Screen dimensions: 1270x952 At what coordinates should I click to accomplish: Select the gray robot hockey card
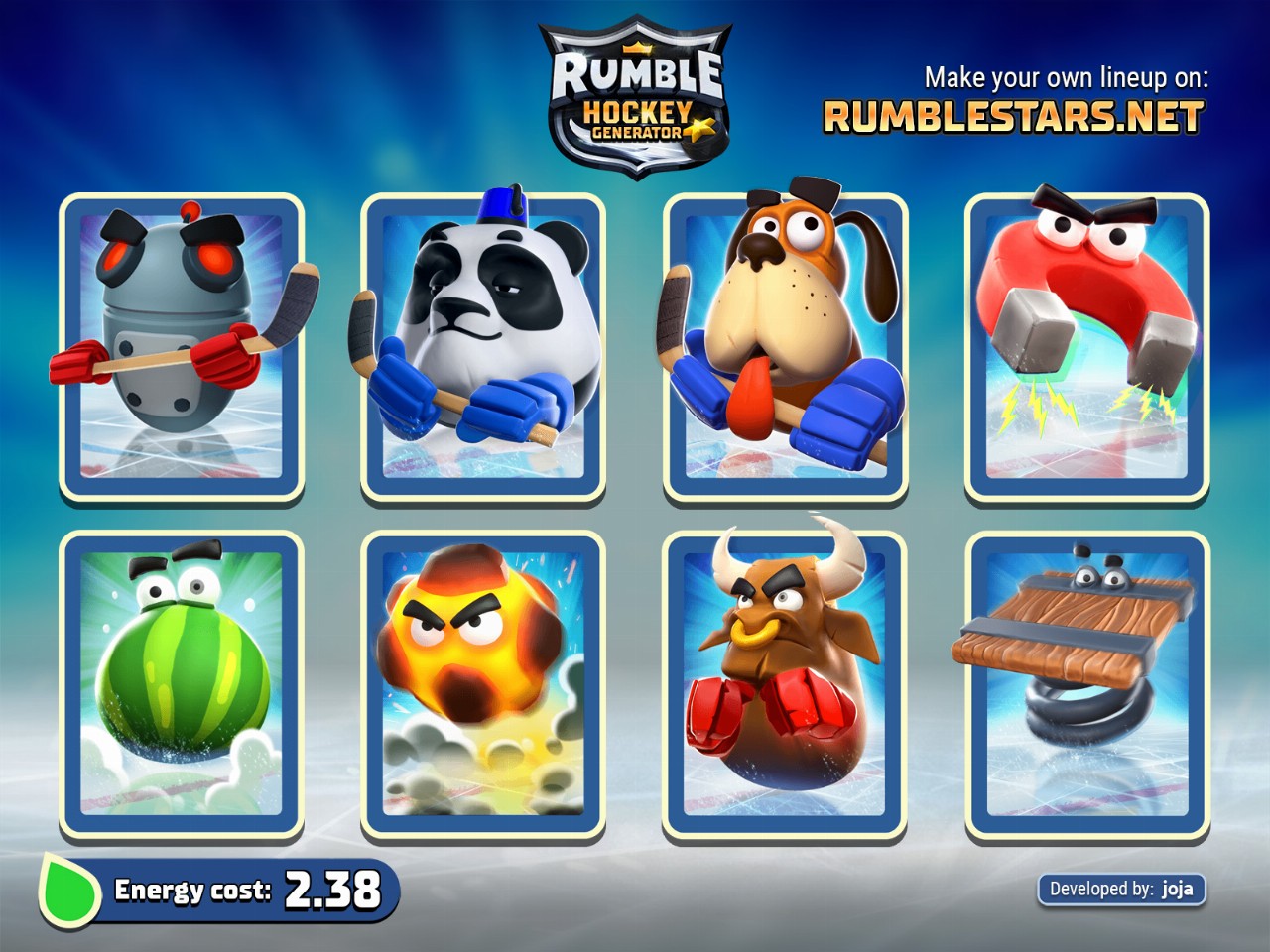182,349
